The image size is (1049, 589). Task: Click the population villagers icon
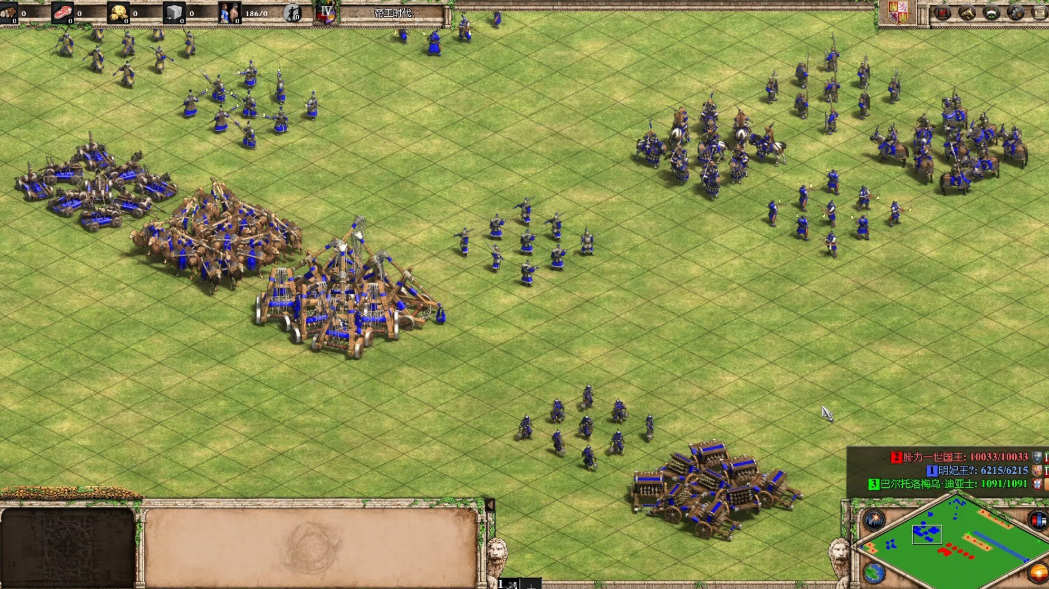[229, 13]
